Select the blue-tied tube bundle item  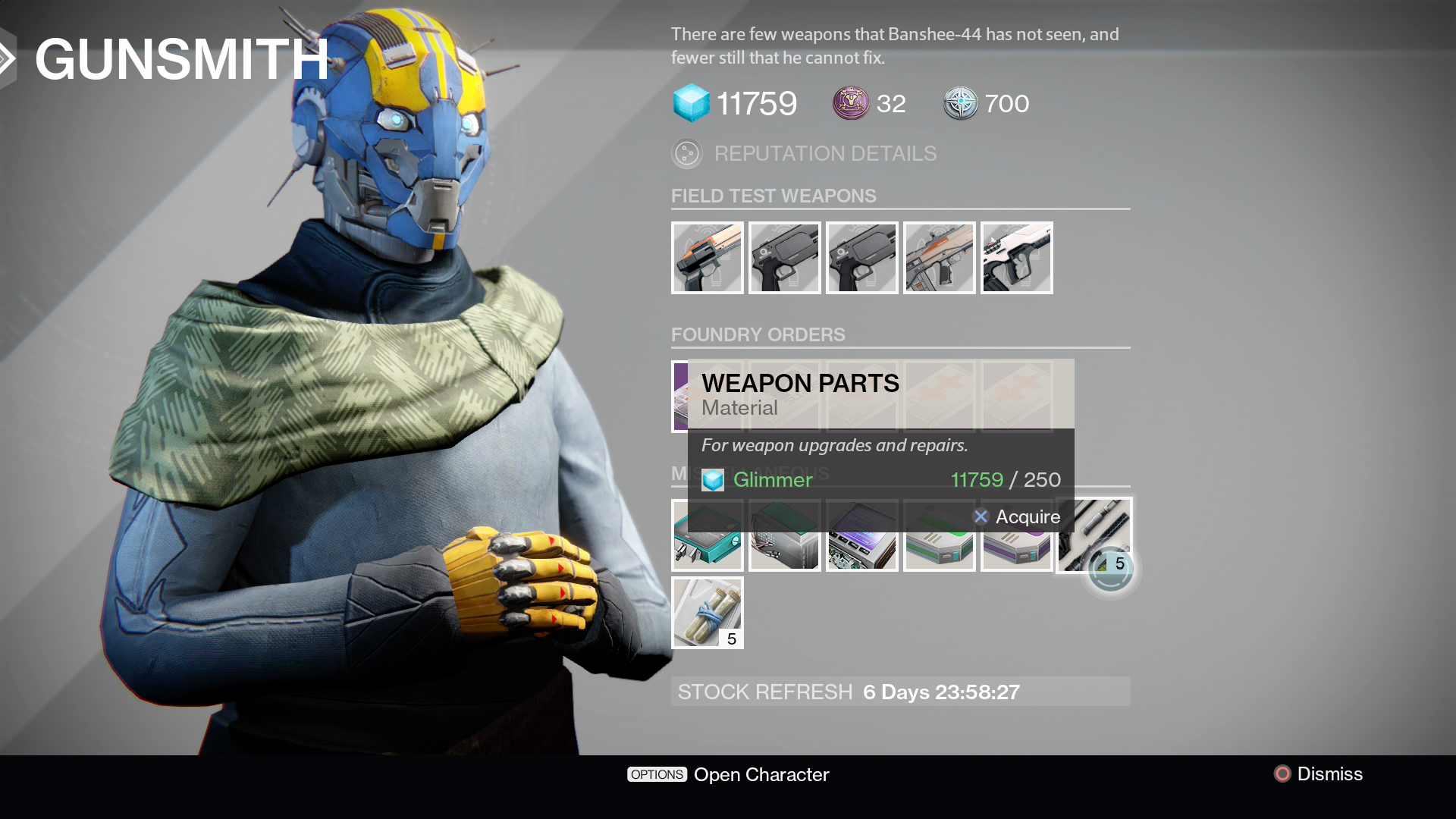click(x=707, y=613)
